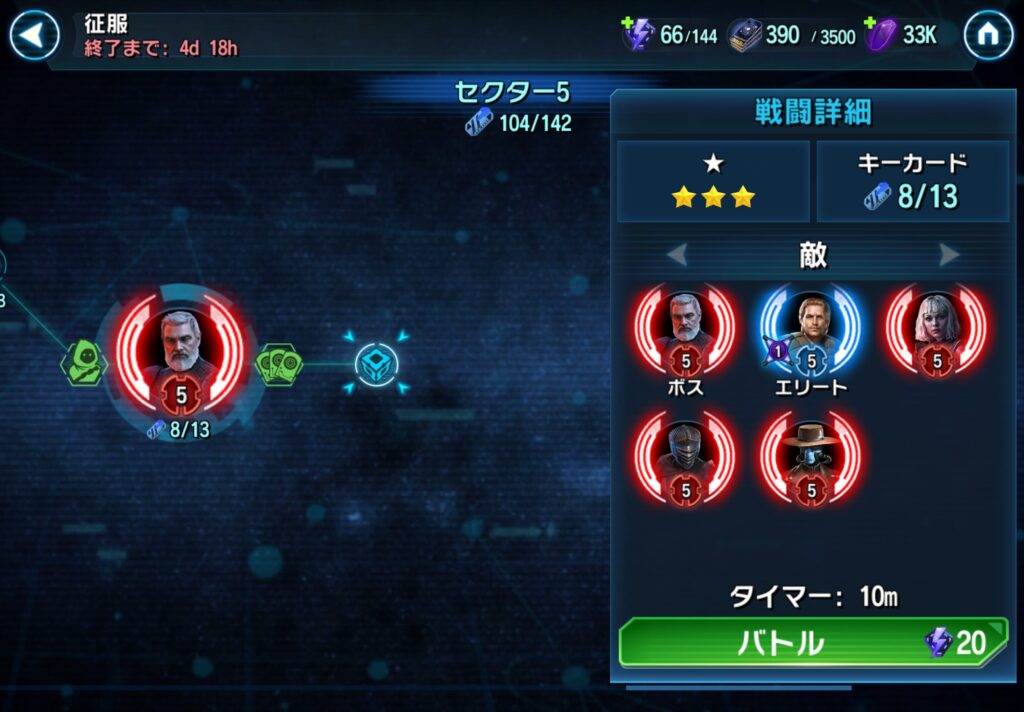The image size is (1024, 712).
Task: Open the blue supply crate node
Action: pos(377,364)
